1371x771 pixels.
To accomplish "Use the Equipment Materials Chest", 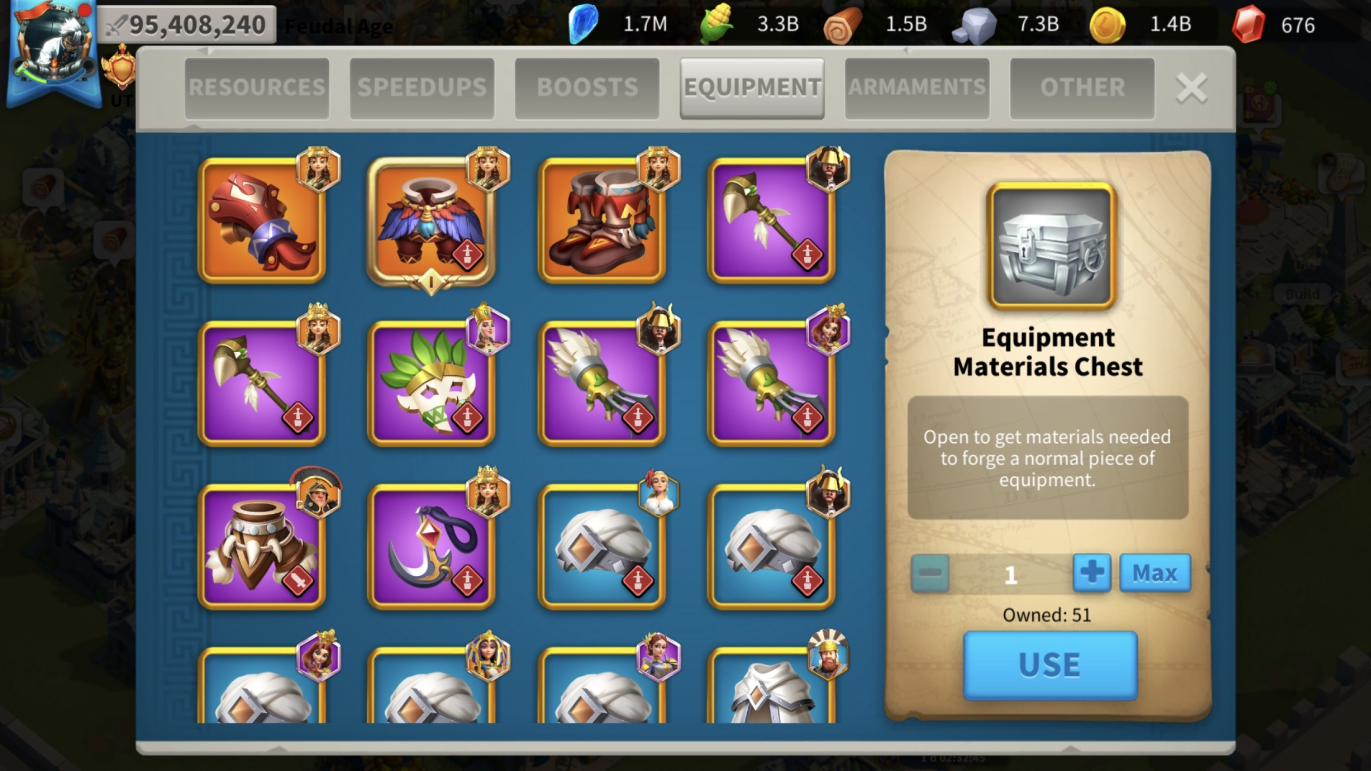I will [1050, 665].
